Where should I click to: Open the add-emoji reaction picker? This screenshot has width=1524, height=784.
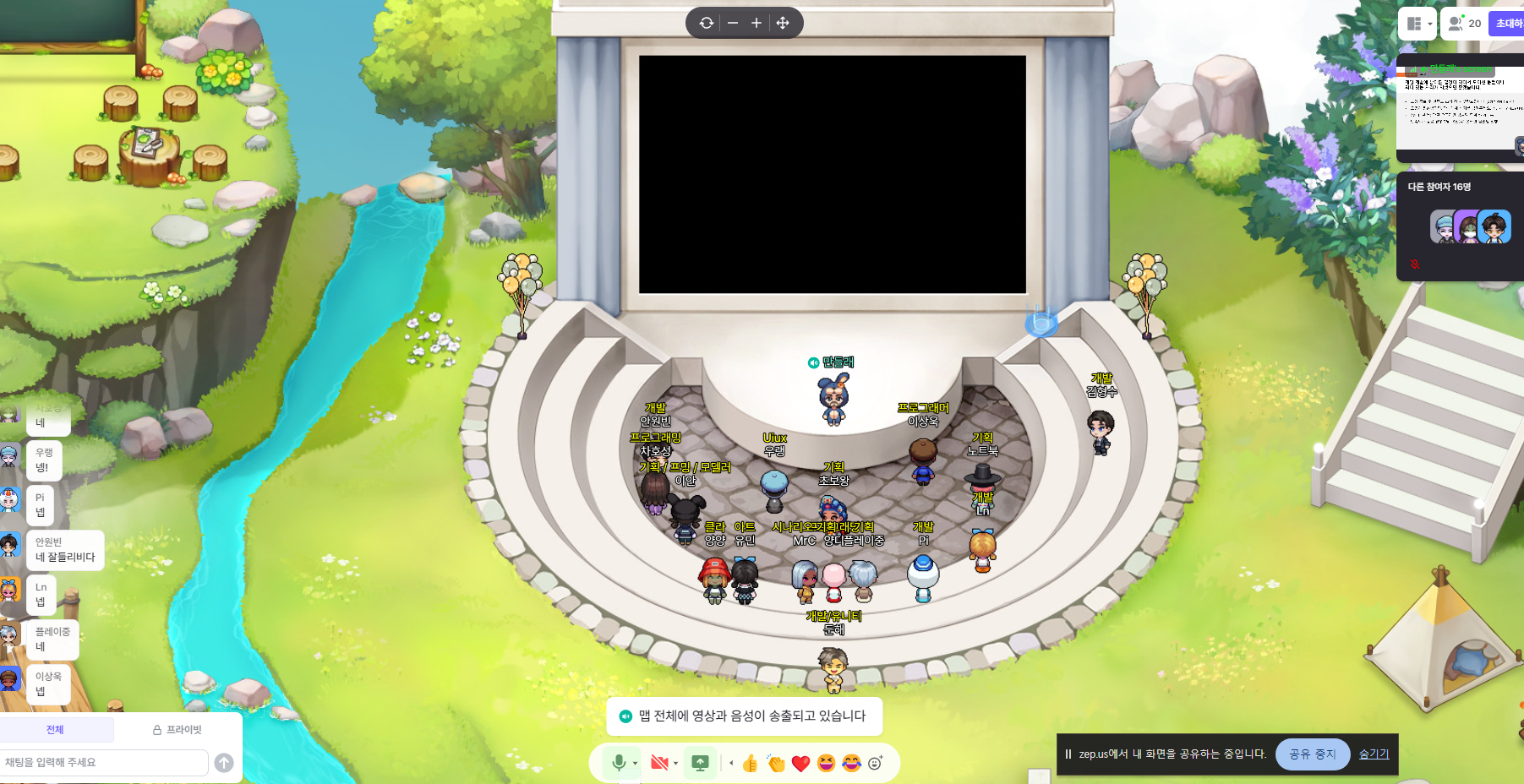(876, 763)
